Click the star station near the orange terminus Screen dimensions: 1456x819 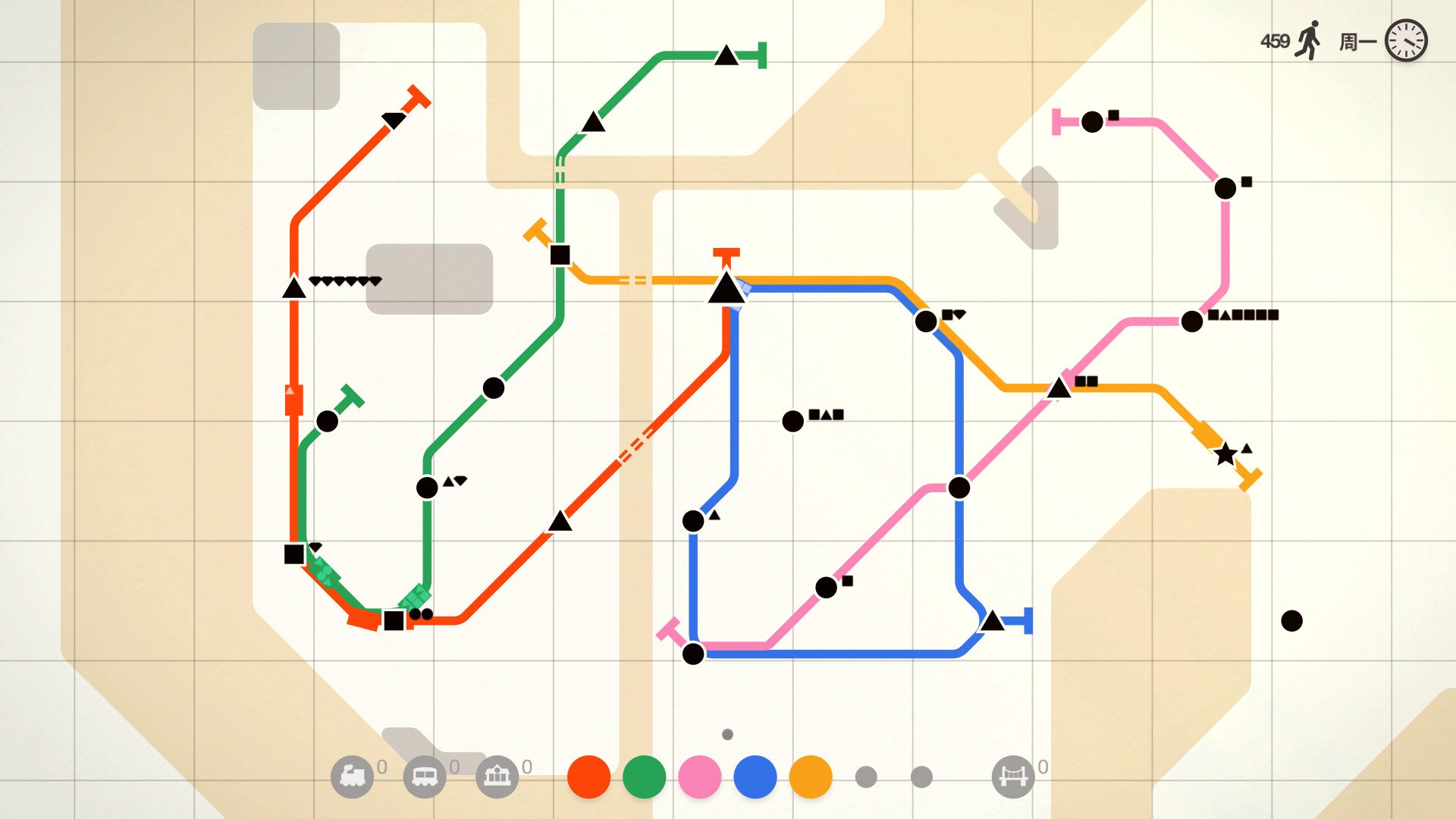[1226, 455]
